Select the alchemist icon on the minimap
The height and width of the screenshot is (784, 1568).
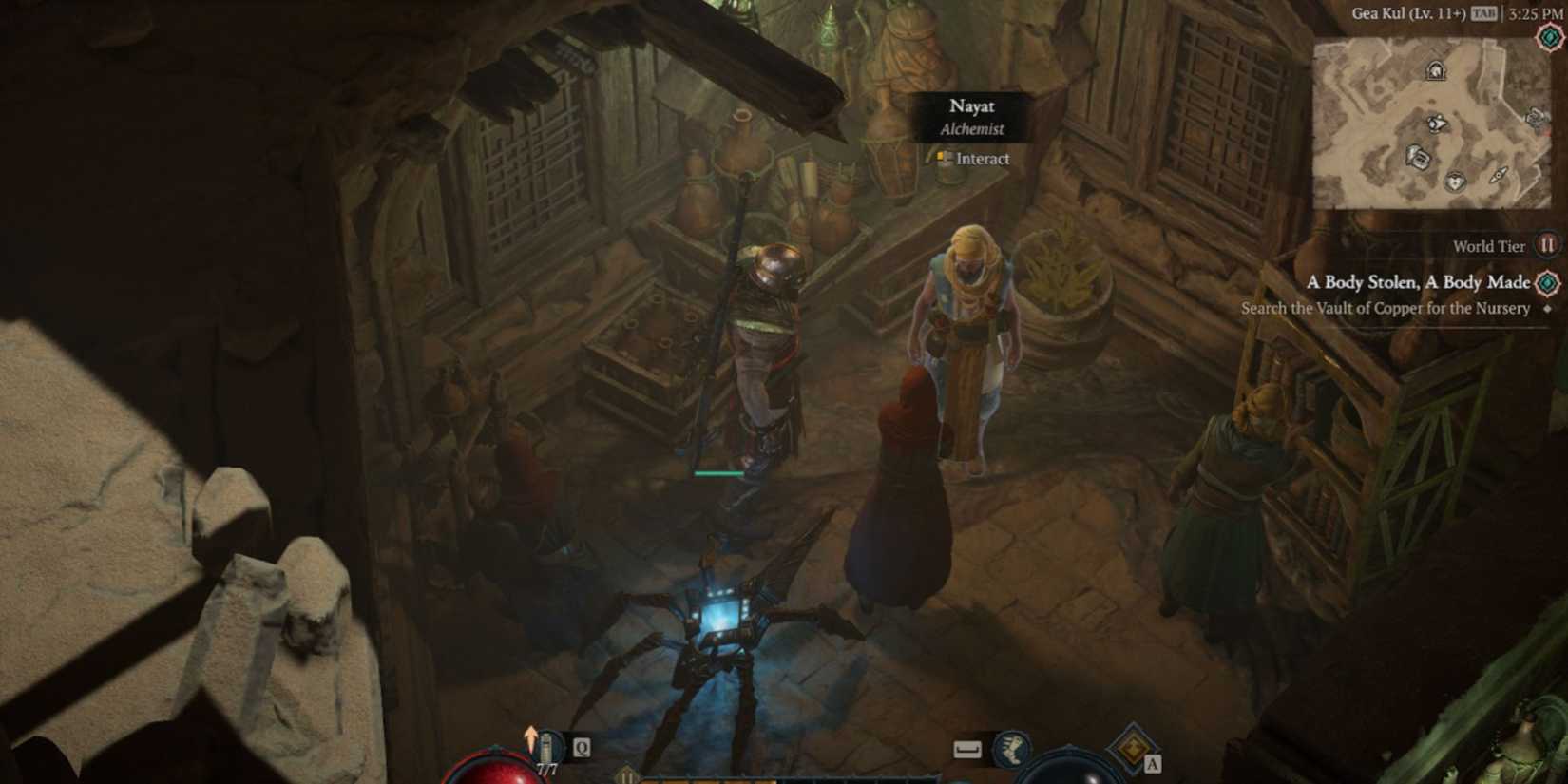[1437, 123]
